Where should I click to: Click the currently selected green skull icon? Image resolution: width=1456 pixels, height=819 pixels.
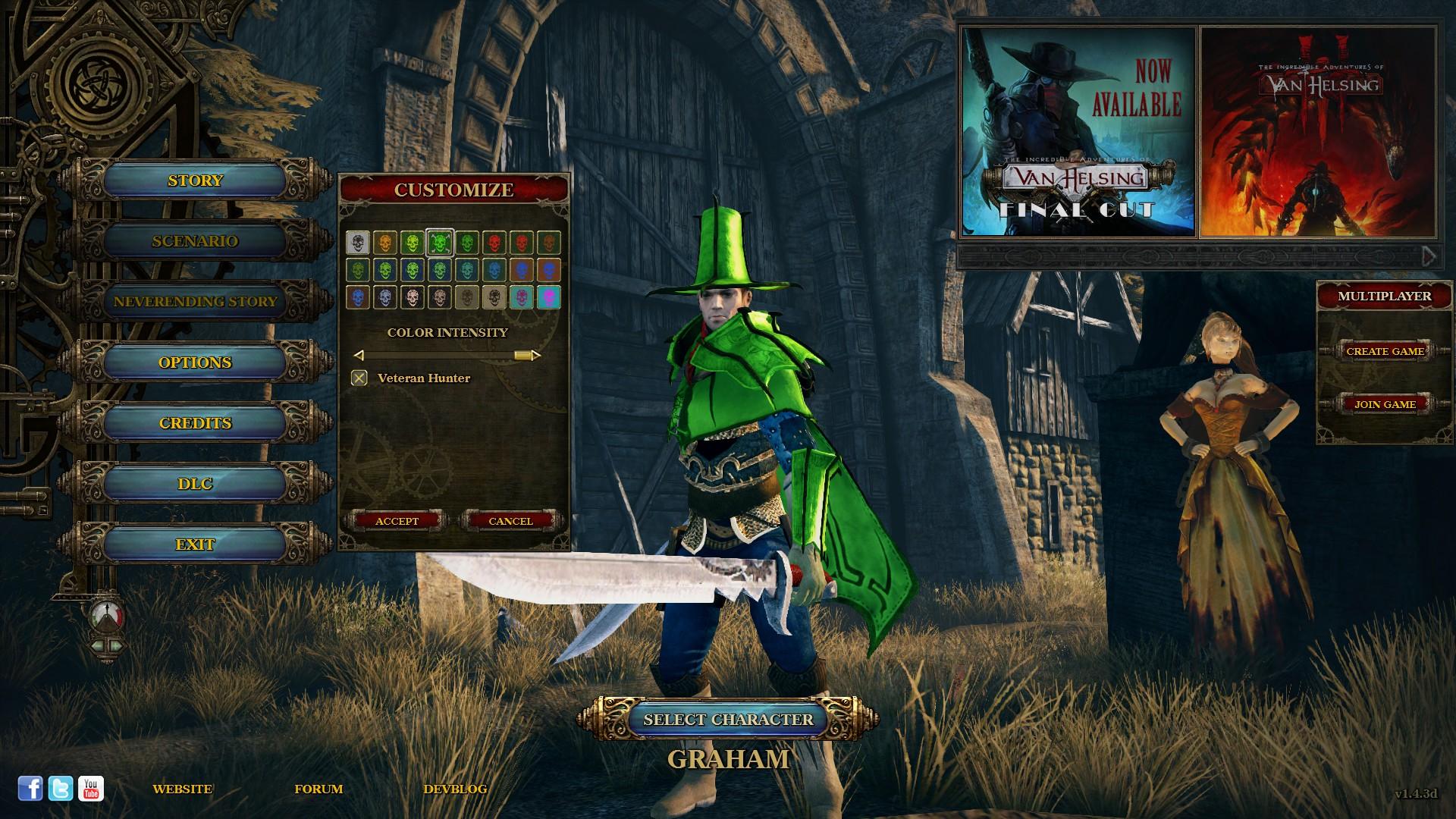pos(440,241)
